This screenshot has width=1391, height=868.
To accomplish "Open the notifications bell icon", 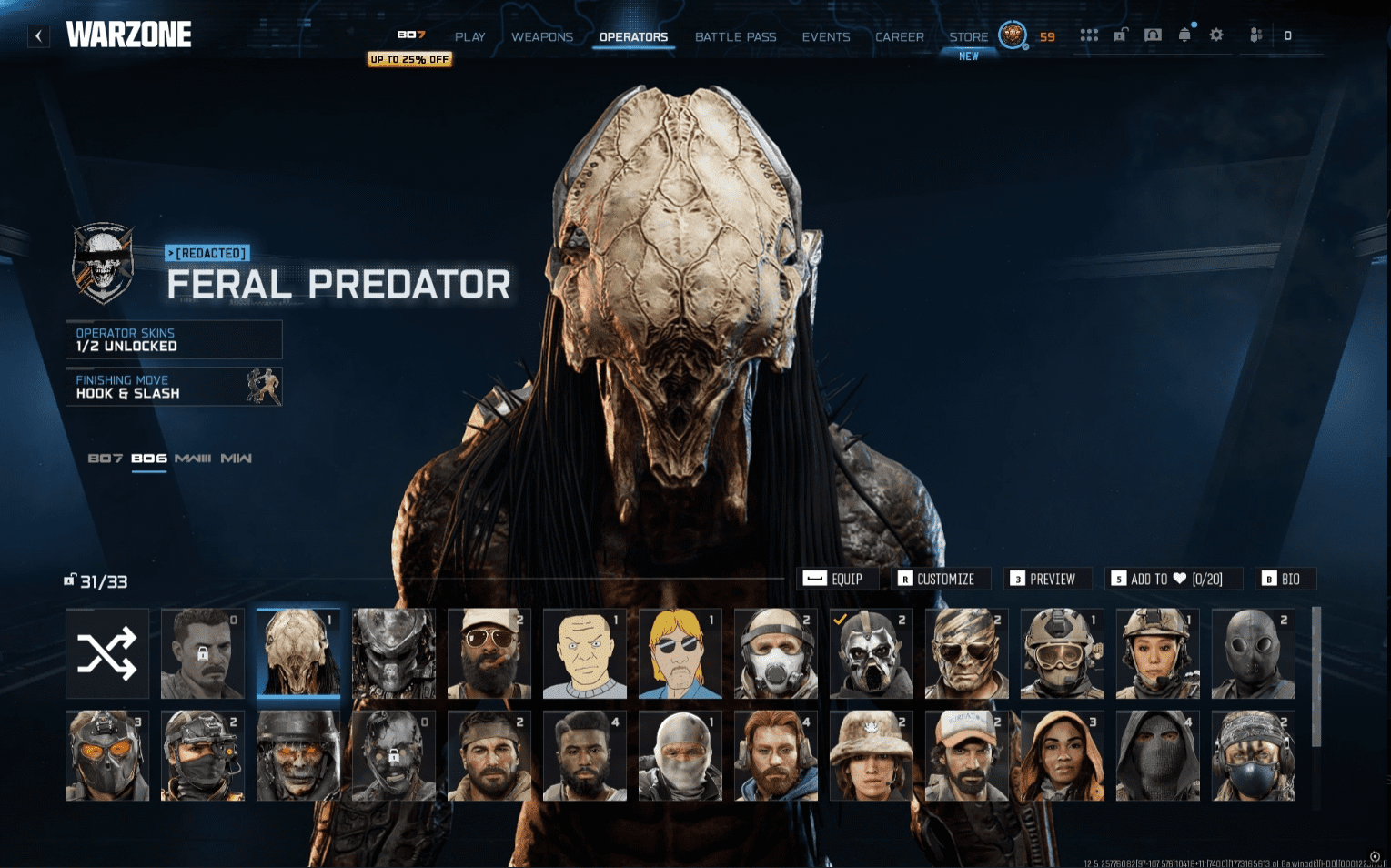I will [1184, 35].
